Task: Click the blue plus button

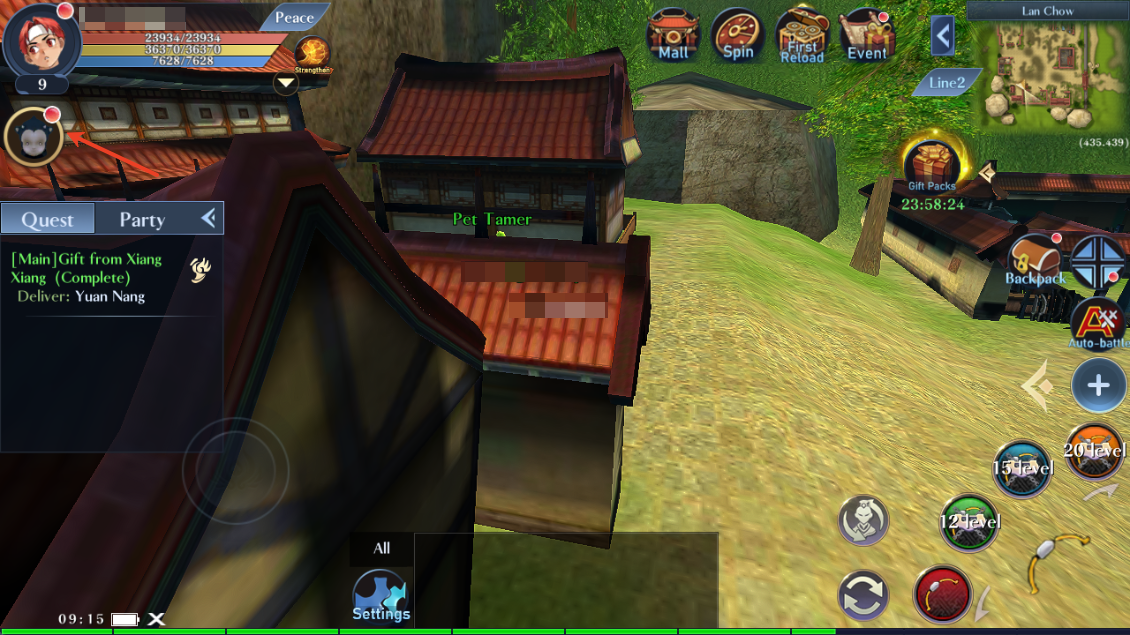Action: (x=1098, y=386)
